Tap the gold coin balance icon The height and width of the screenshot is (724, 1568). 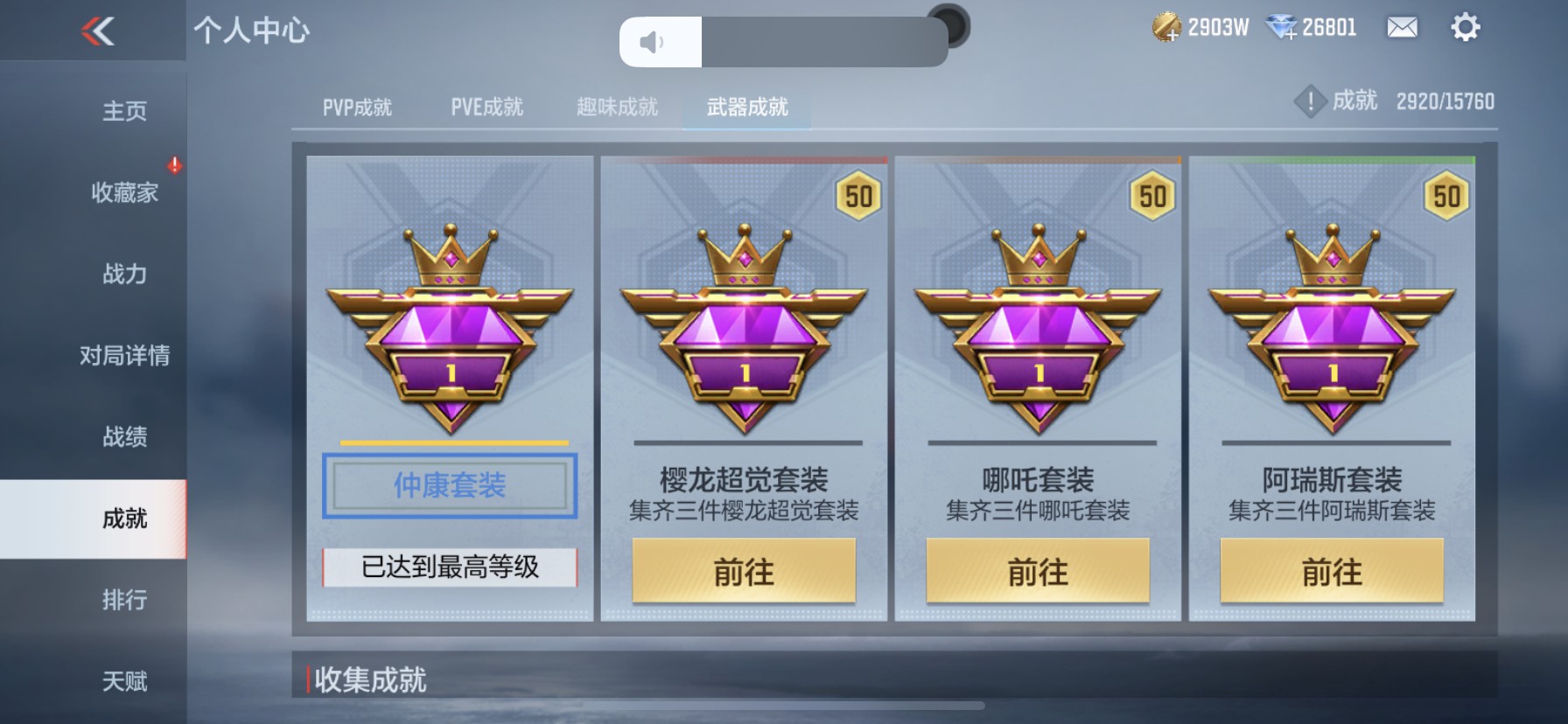(1164, 27)
